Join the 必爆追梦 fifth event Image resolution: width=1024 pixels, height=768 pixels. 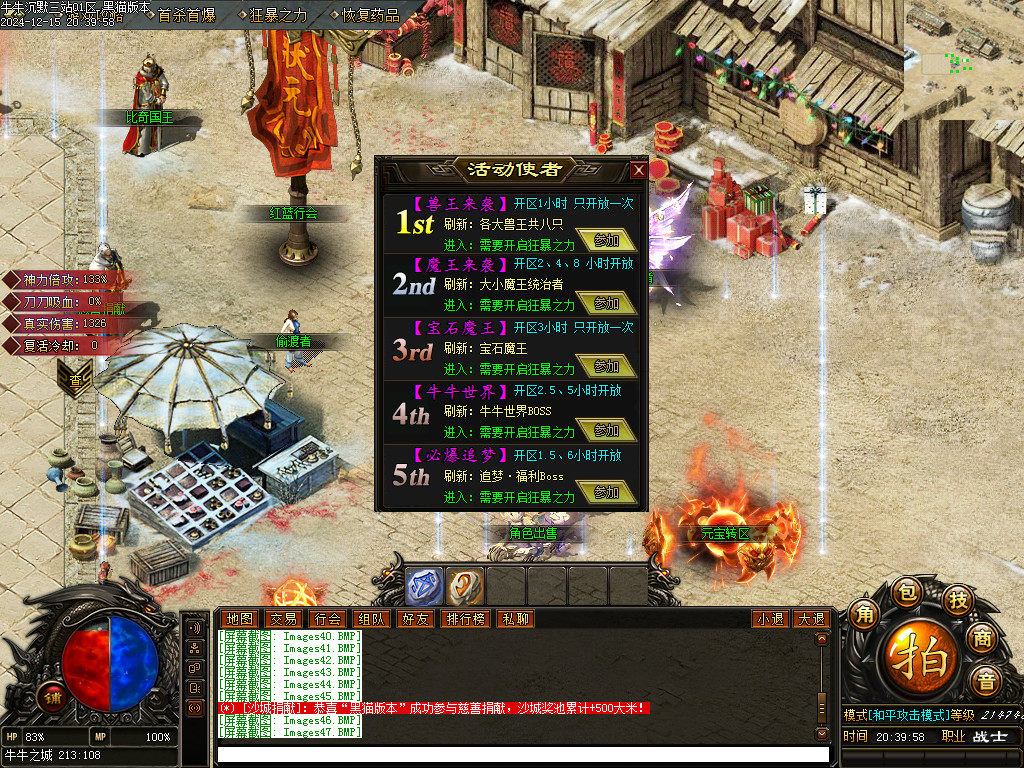tap(606, 493)
